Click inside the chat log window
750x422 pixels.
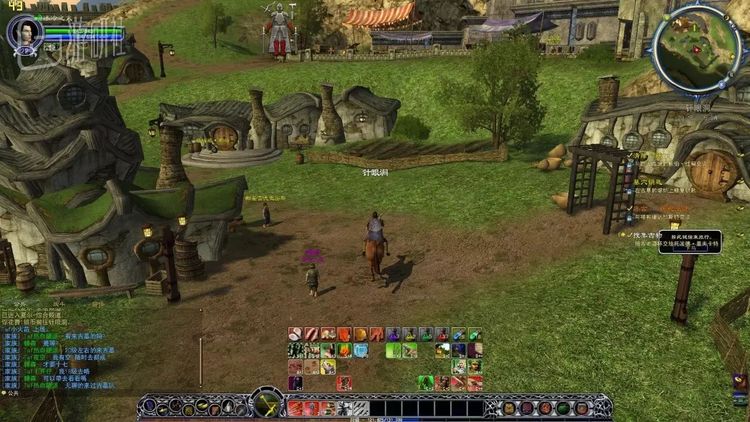click(60, 350)
